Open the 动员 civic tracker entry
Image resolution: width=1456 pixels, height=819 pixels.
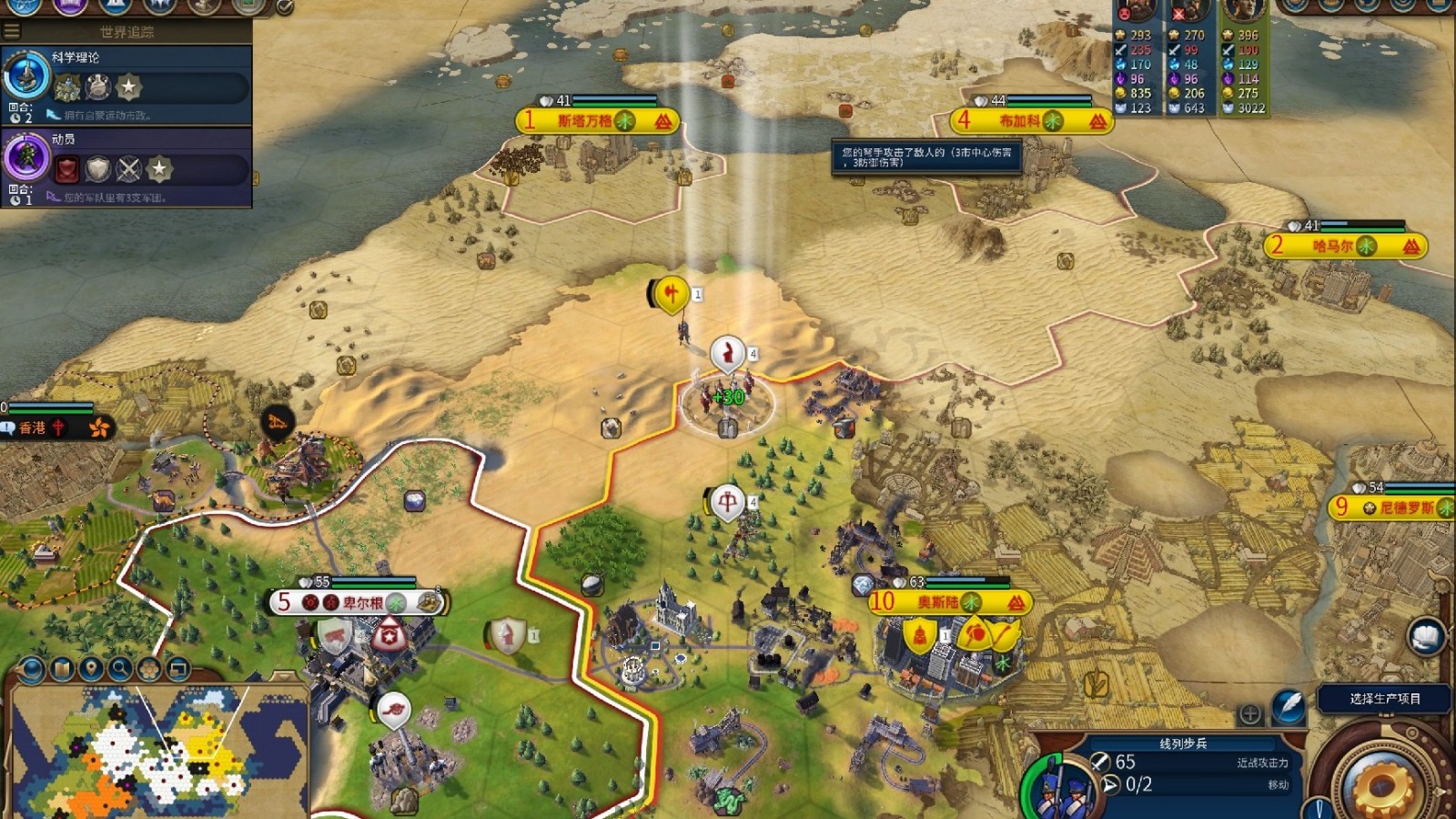pyautogui.click(x=127, y=166)
